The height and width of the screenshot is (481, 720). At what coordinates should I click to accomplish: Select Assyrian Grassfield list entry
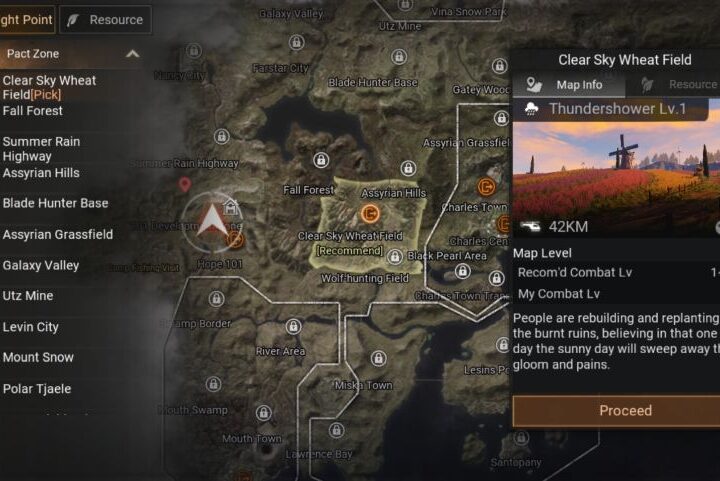pos(58,235)
